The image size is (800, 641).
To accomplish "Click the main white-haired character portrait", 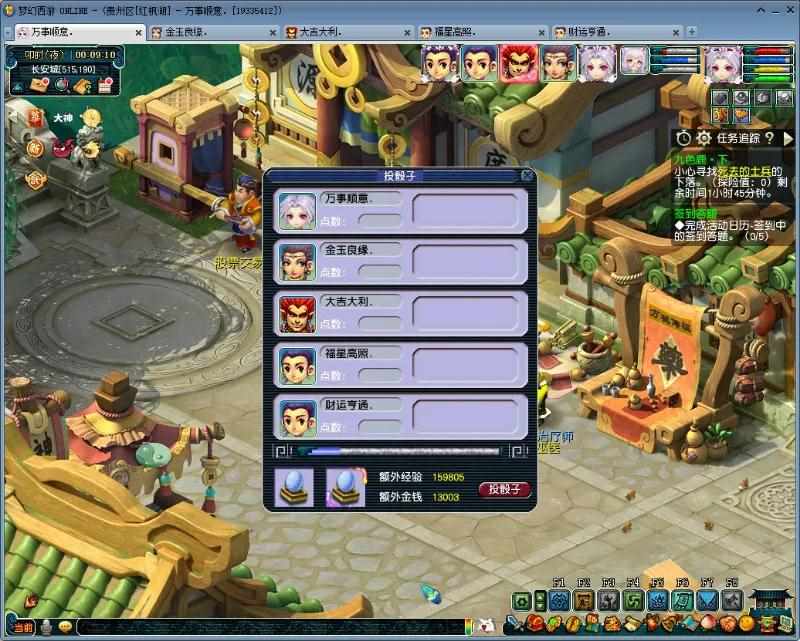I will pos(724,62).
